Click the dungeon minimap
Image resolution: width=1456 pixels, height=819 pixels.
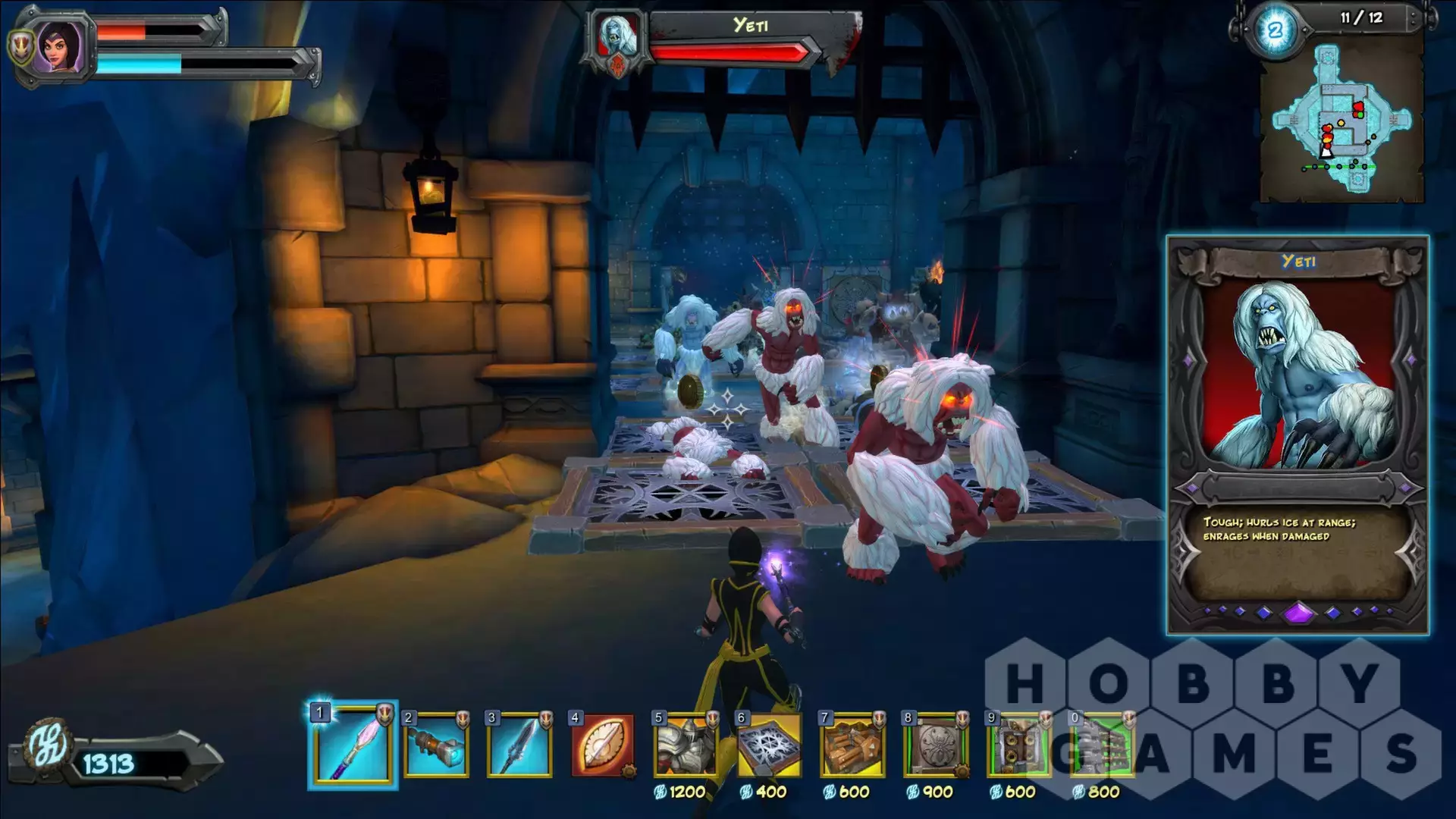pyautogui.click(x=1341, y=121)
